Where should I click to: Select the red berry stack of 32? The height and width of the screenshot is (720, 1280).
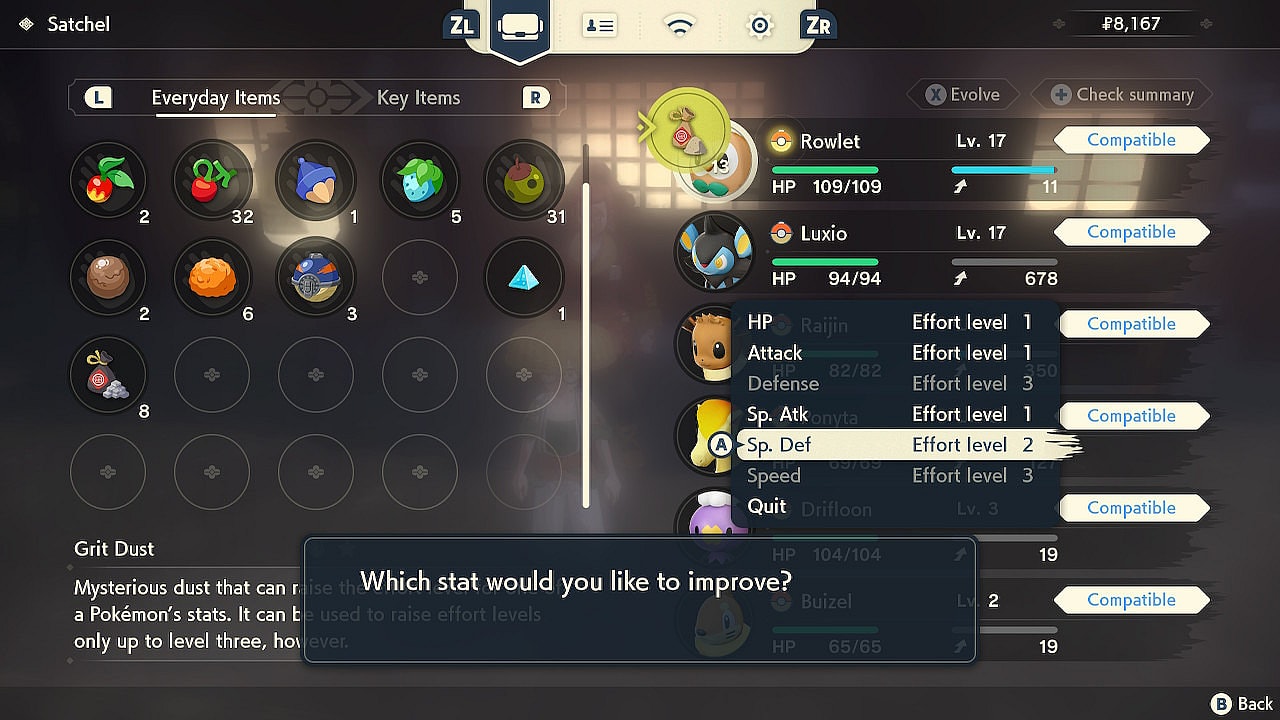coord(212,180)
